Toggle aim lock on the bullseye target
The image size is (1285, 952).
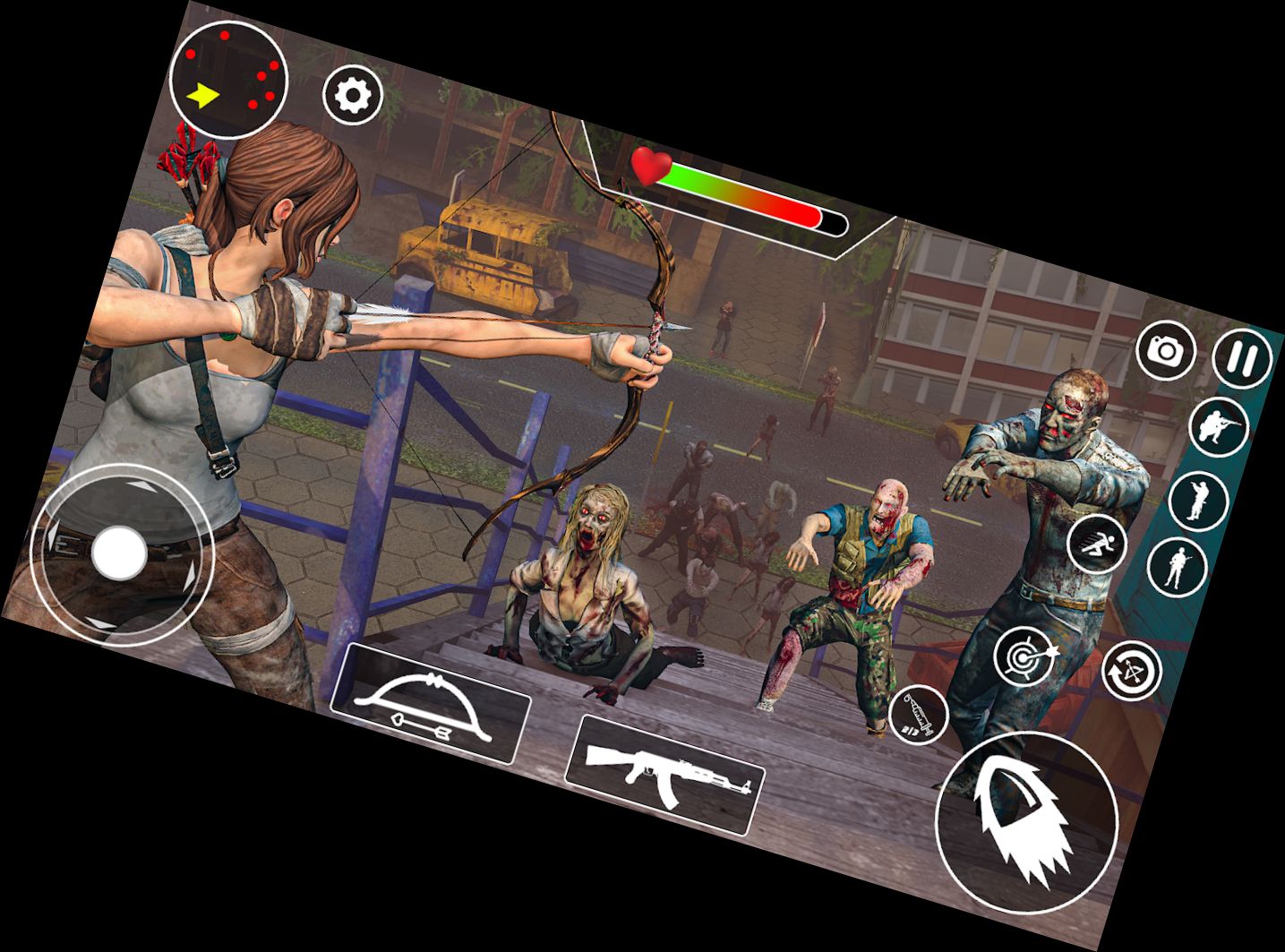coord(1025,656)
